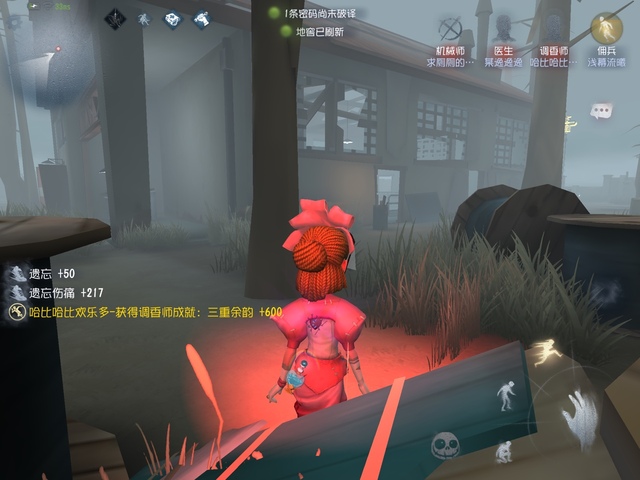Image resolution: width=640 pixels, height=480 pixels.
Task: Select the 医生 teammate portrait
Action: point(501,28)
